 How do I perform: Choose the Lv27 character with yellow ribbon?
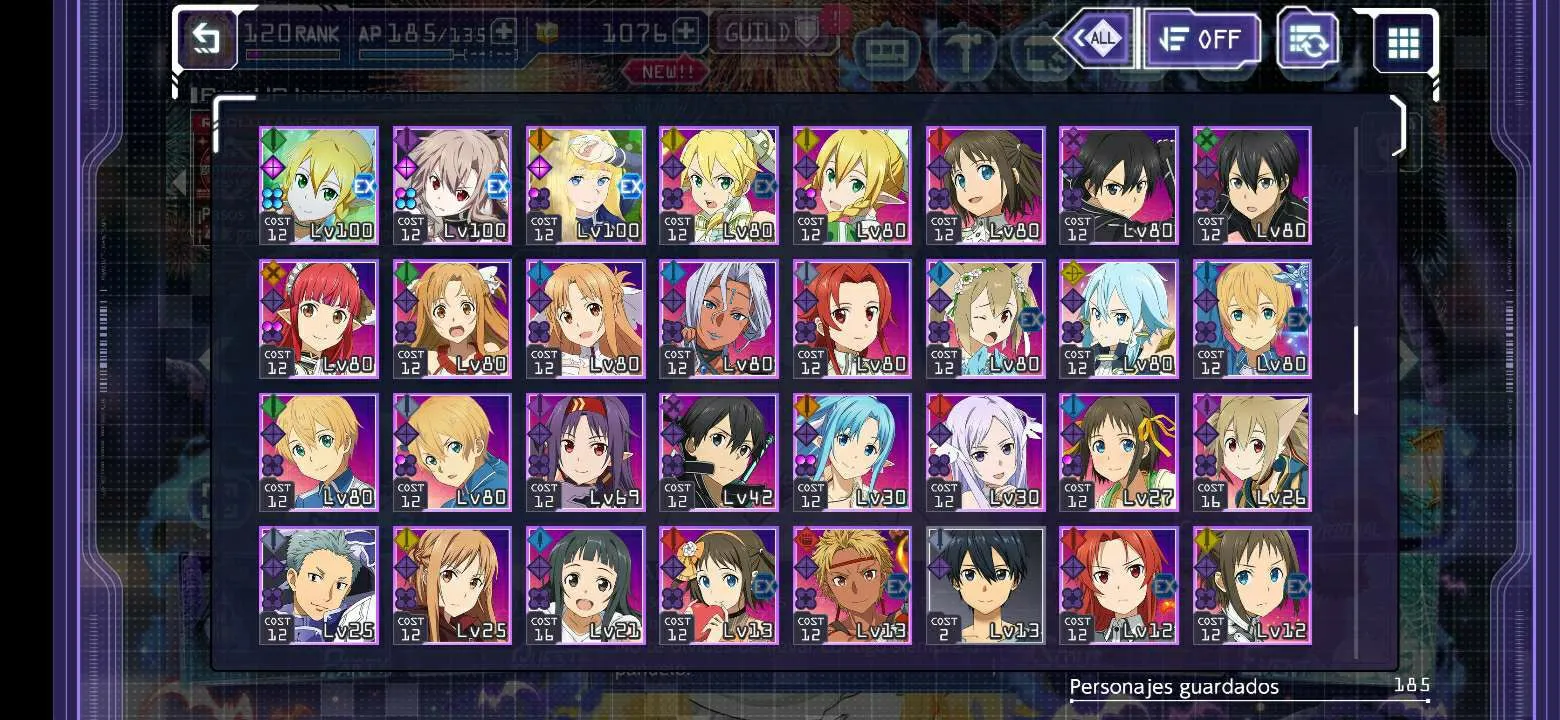pyautogui.click(x=1118, y=452)
